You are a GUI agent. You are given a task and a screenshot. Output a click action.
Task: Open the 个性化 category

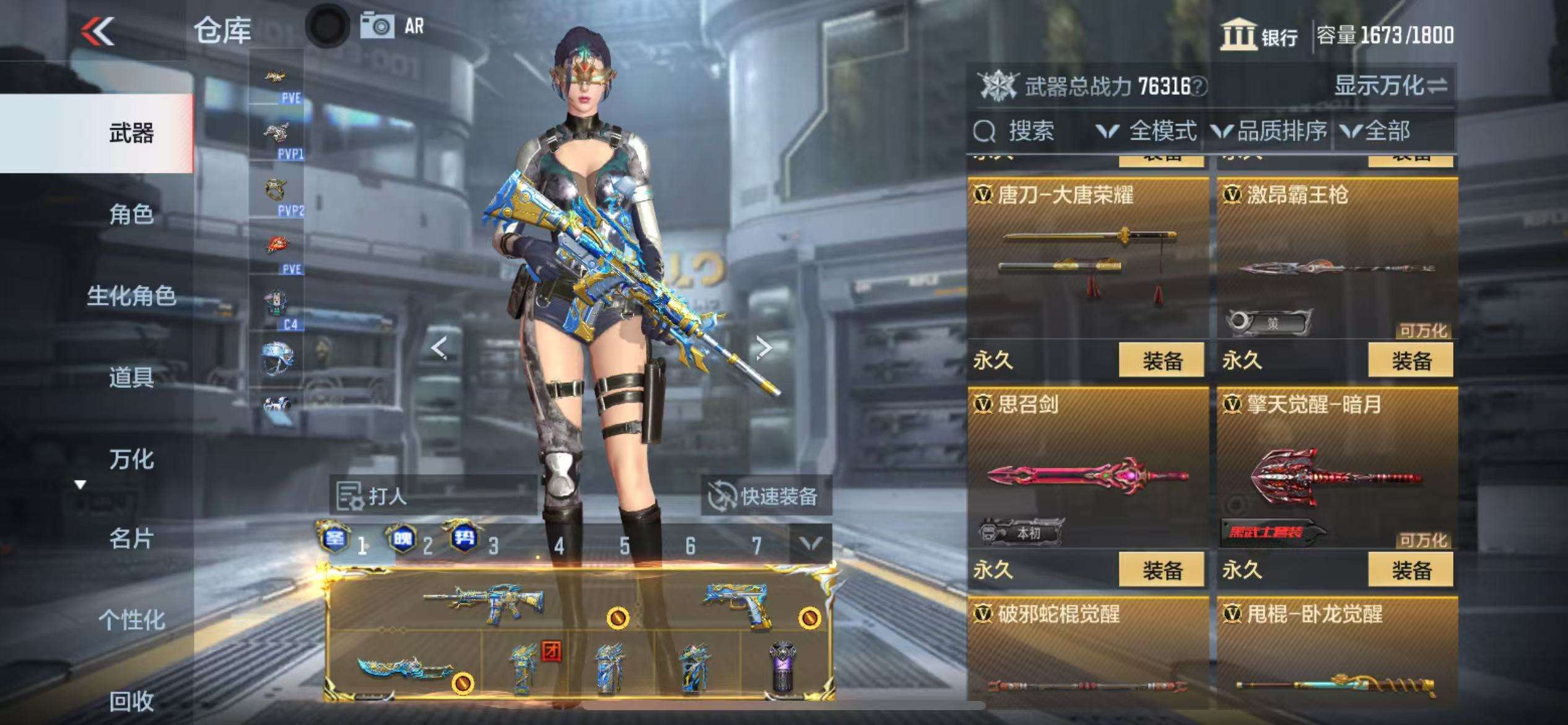131,620
